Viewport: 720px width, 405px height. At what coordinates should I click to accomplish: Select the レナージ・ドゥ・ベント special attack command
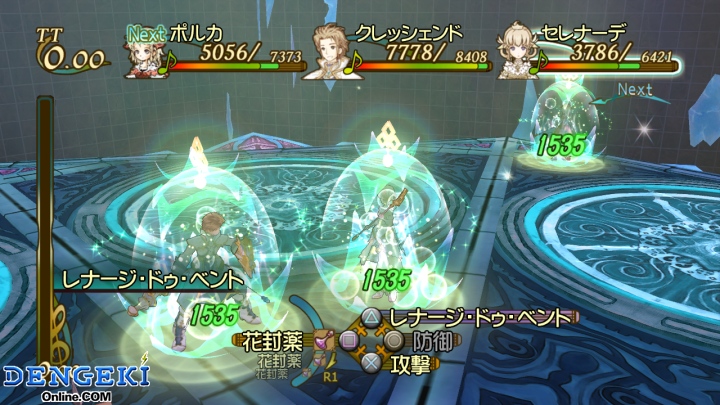click(480, 318)
